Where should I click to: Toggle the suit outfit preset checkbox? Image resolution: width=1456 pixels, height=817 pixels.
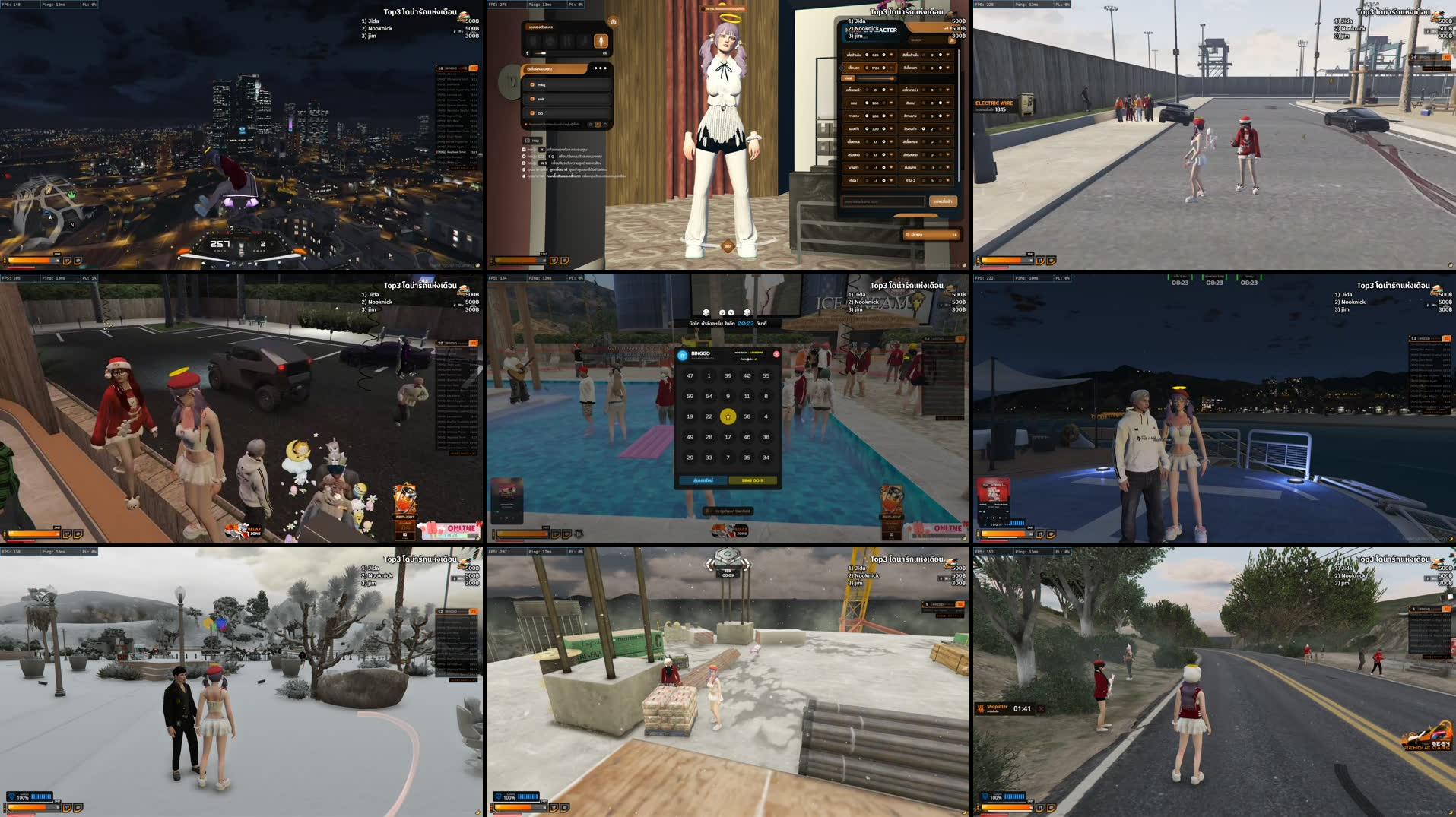click(533, 100)
